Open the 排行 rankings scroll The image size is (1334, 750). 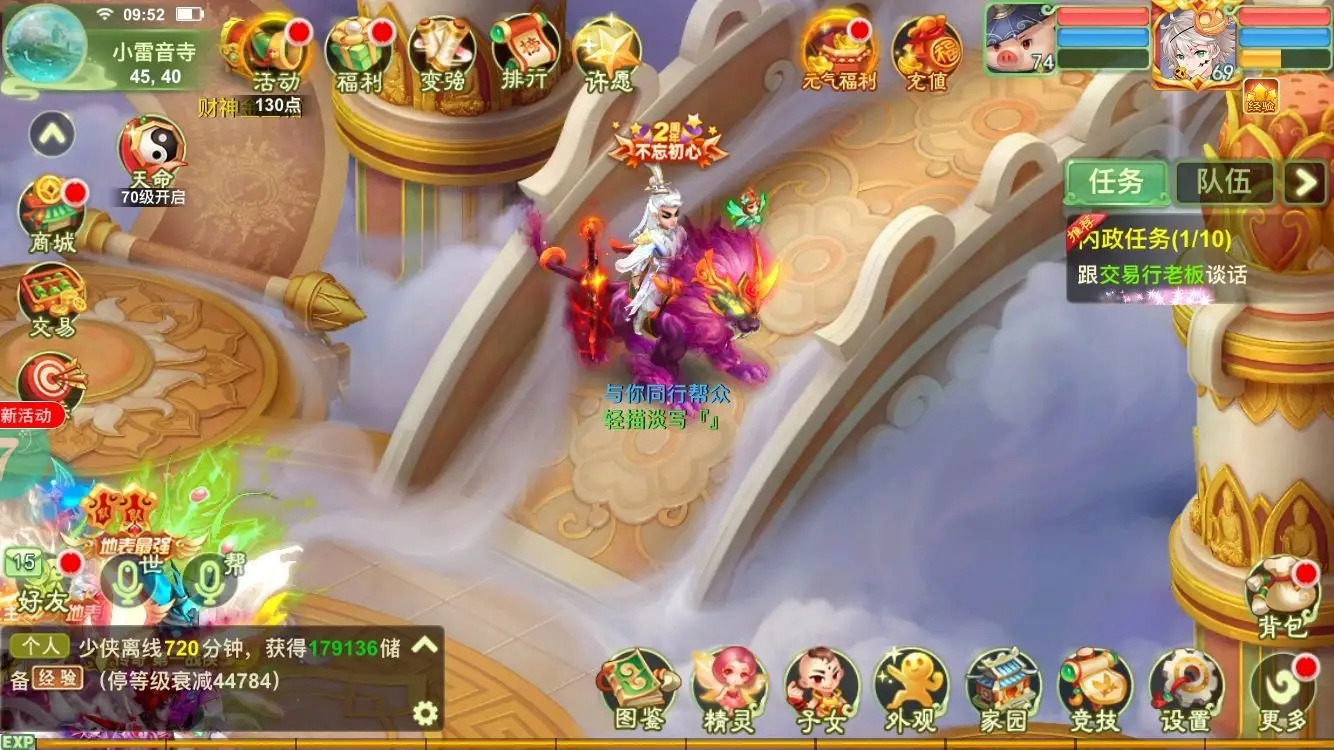click(525, 53)
